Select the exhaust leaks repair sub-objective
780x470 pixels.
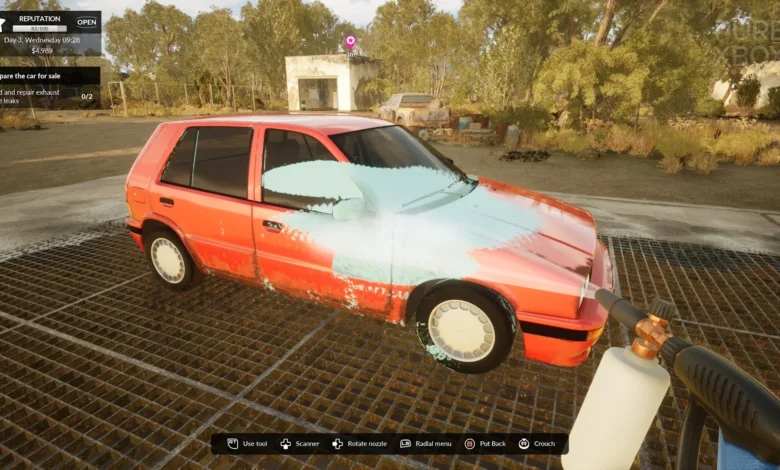tap(40, 96)
